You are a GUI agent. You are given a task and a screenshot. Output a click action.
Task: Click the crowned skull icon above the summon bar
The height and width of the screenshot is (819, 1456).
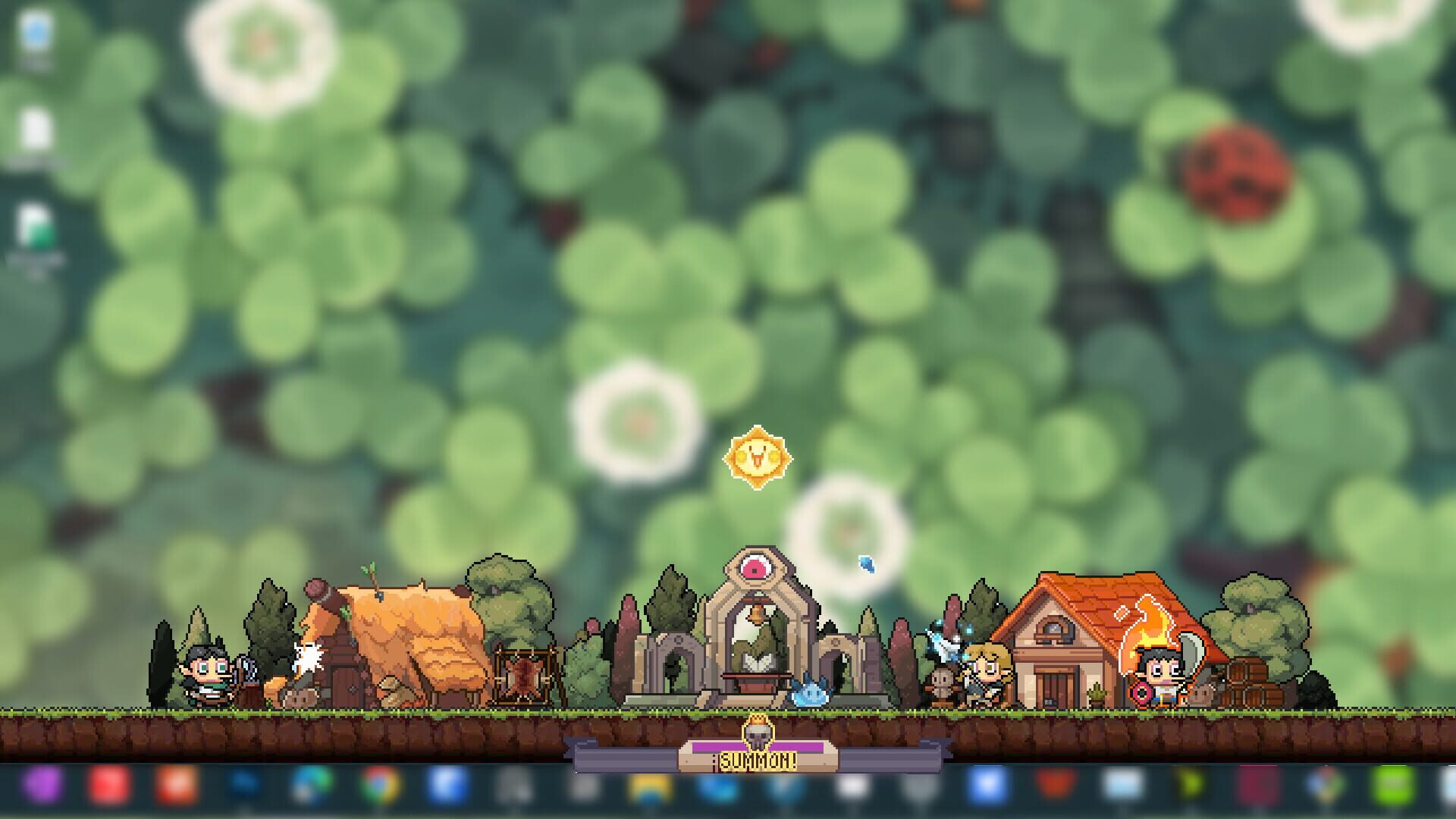click(758, 733)
